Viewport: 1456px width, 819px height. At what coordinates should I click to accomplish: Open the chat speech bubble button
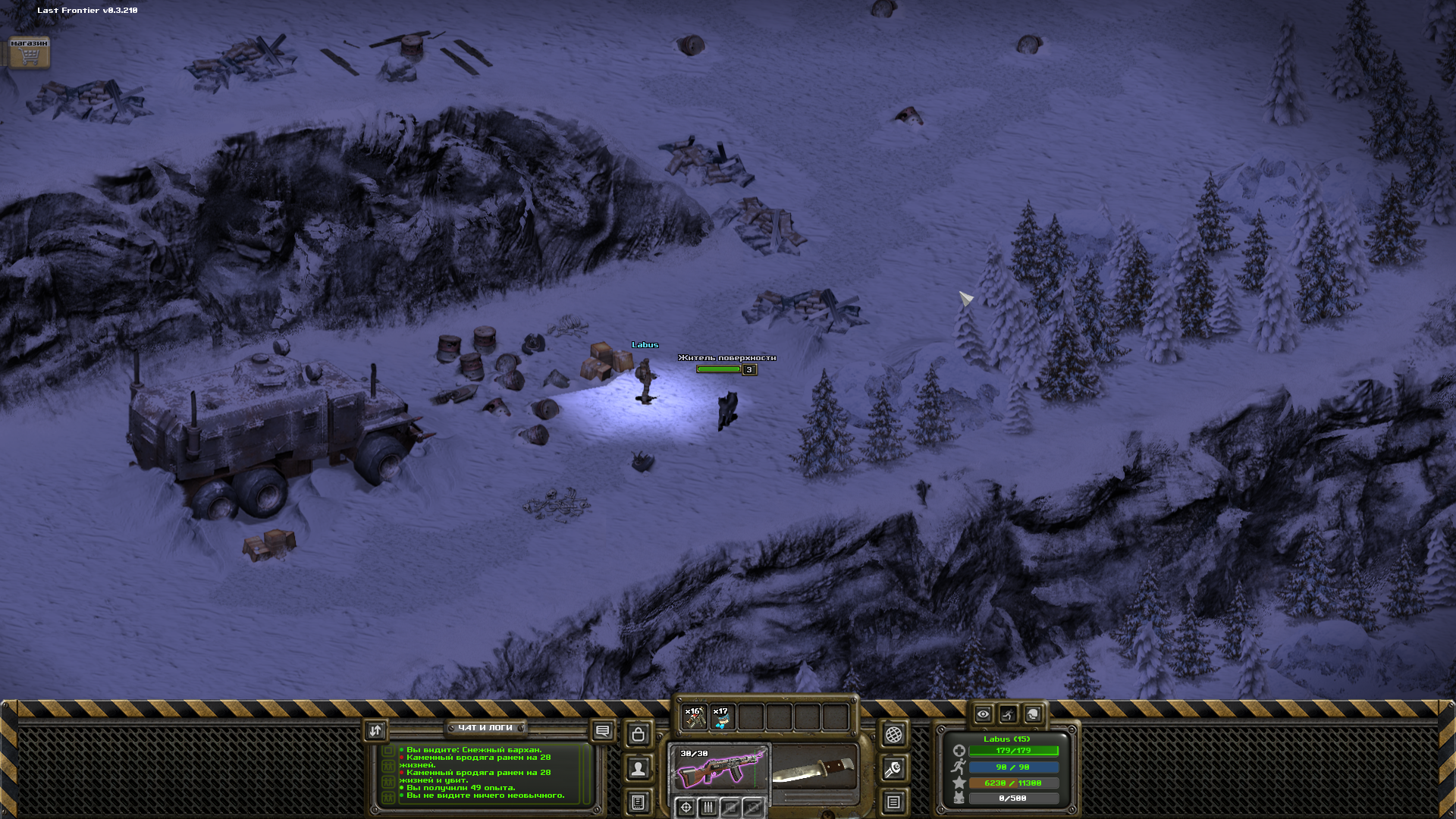pos(602,730)
